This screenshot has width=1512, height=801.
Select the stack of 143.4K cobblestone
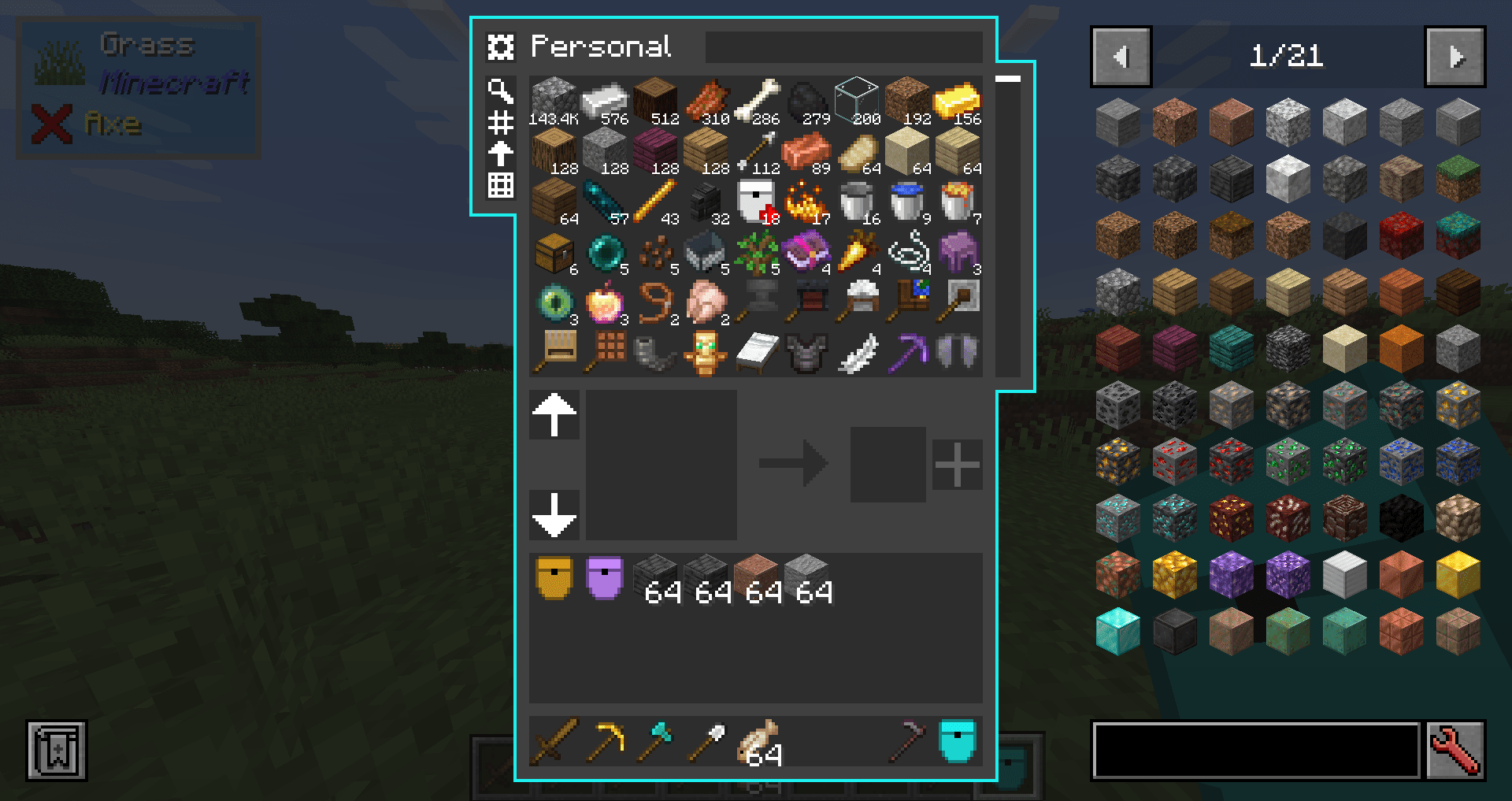tap(554, 98)
